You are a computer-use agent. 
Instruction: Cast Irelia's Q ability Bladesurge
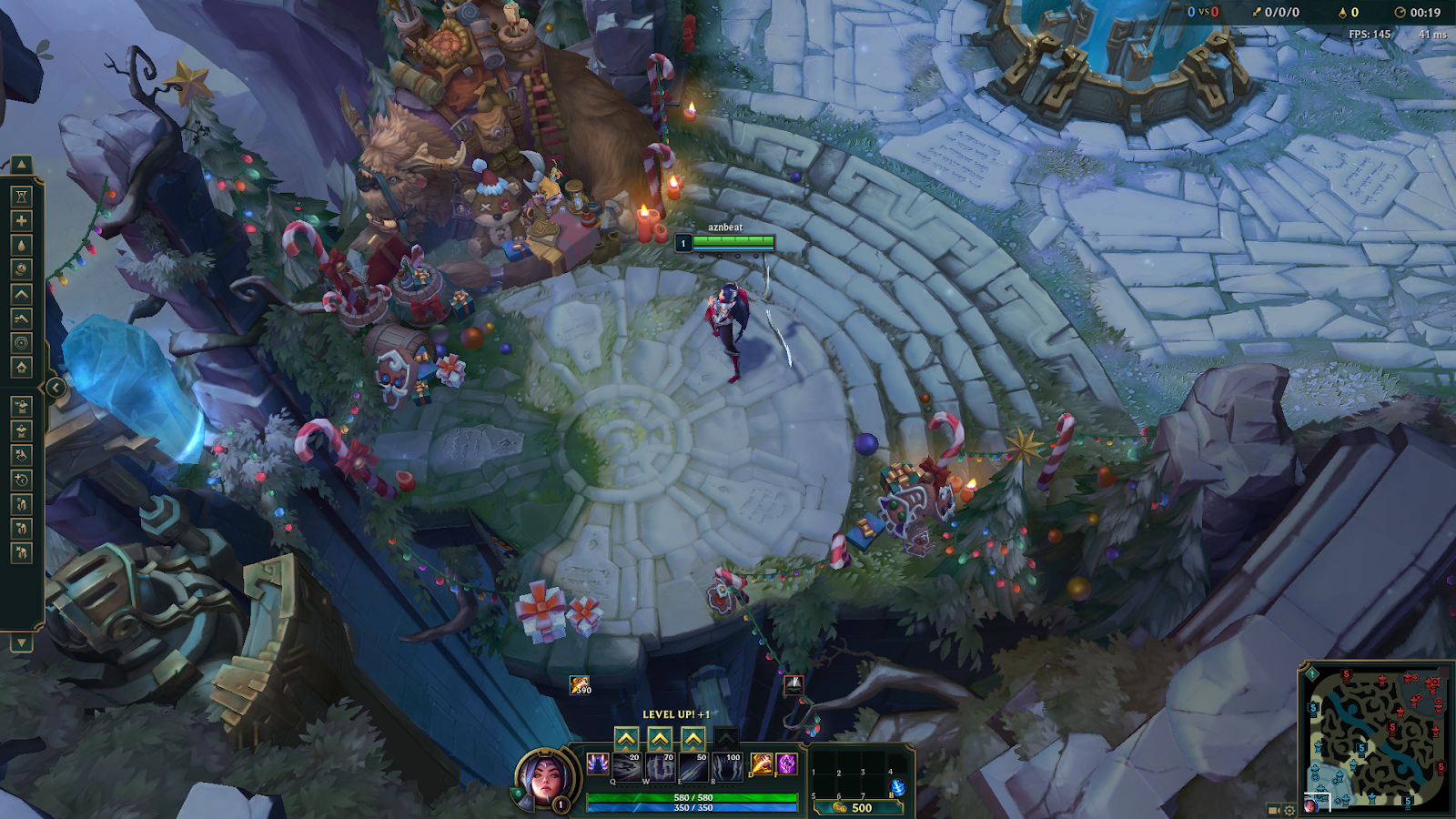click(627, 767)
